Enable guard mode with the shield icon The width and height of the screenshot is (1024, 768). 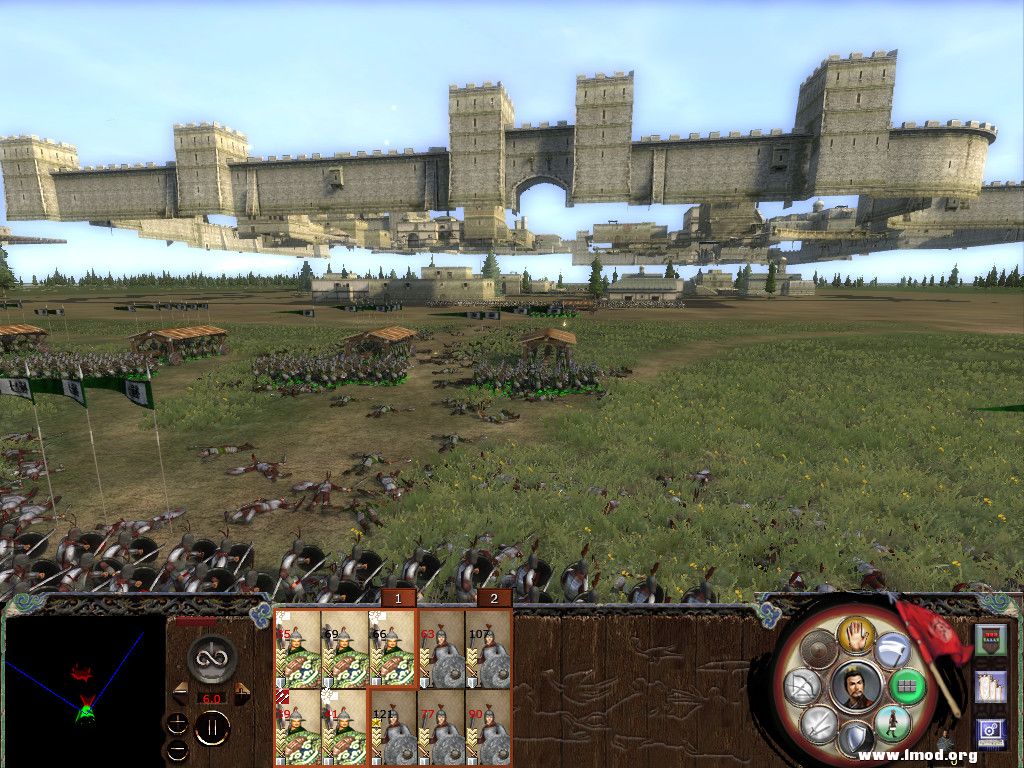(855, 740)
